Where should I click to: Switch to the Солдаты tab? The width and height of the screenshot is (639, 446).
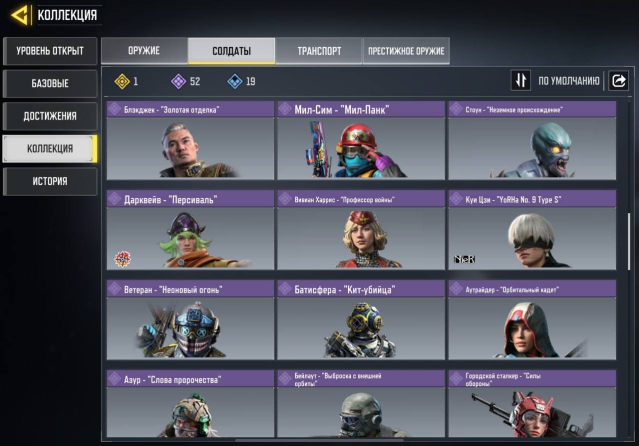click(217, 51)
